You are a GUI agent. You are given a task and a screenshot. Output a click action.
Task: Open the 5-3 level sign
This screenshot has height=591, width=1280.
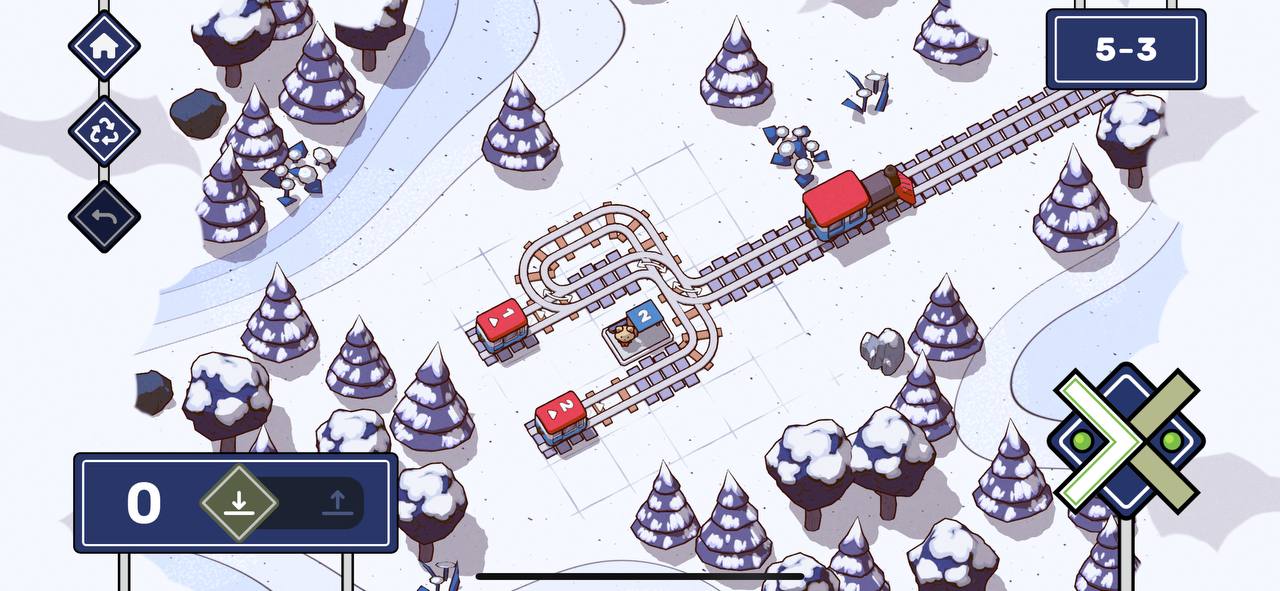pos(1126,50)
